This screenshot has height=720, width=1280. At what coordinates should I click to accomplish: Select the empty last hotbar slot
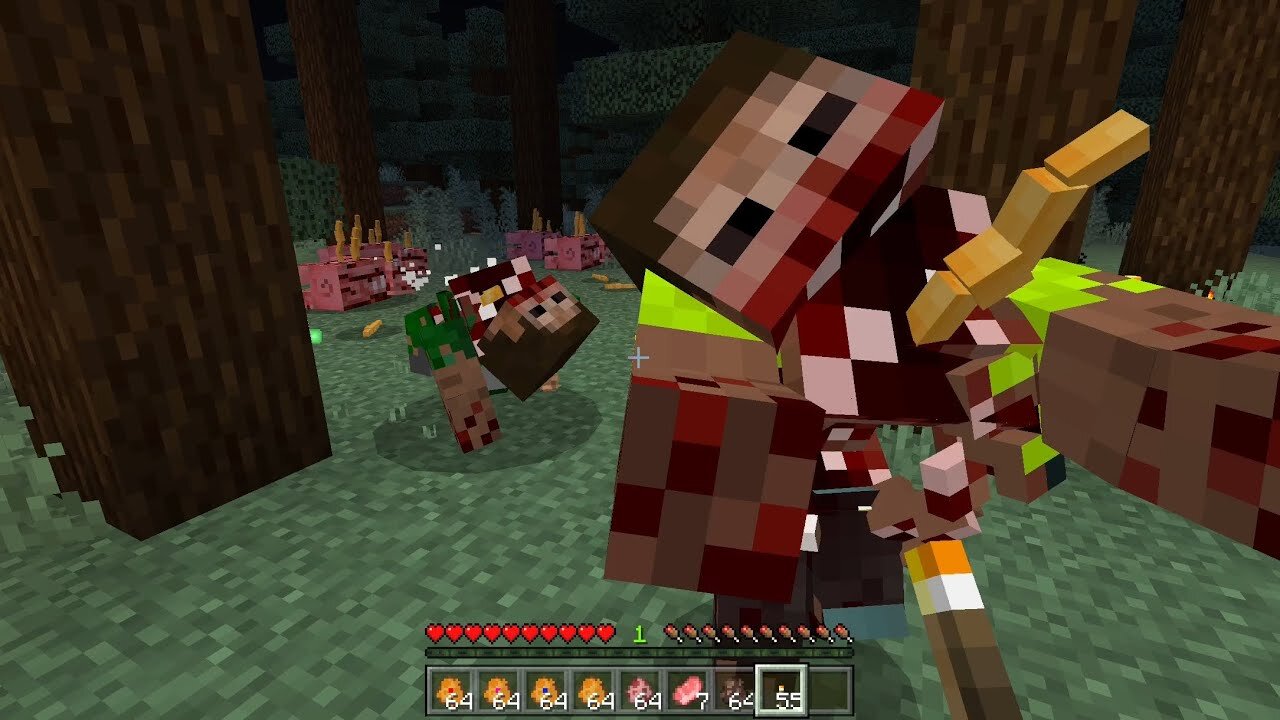pyautogui.click(x=829, y=691)
